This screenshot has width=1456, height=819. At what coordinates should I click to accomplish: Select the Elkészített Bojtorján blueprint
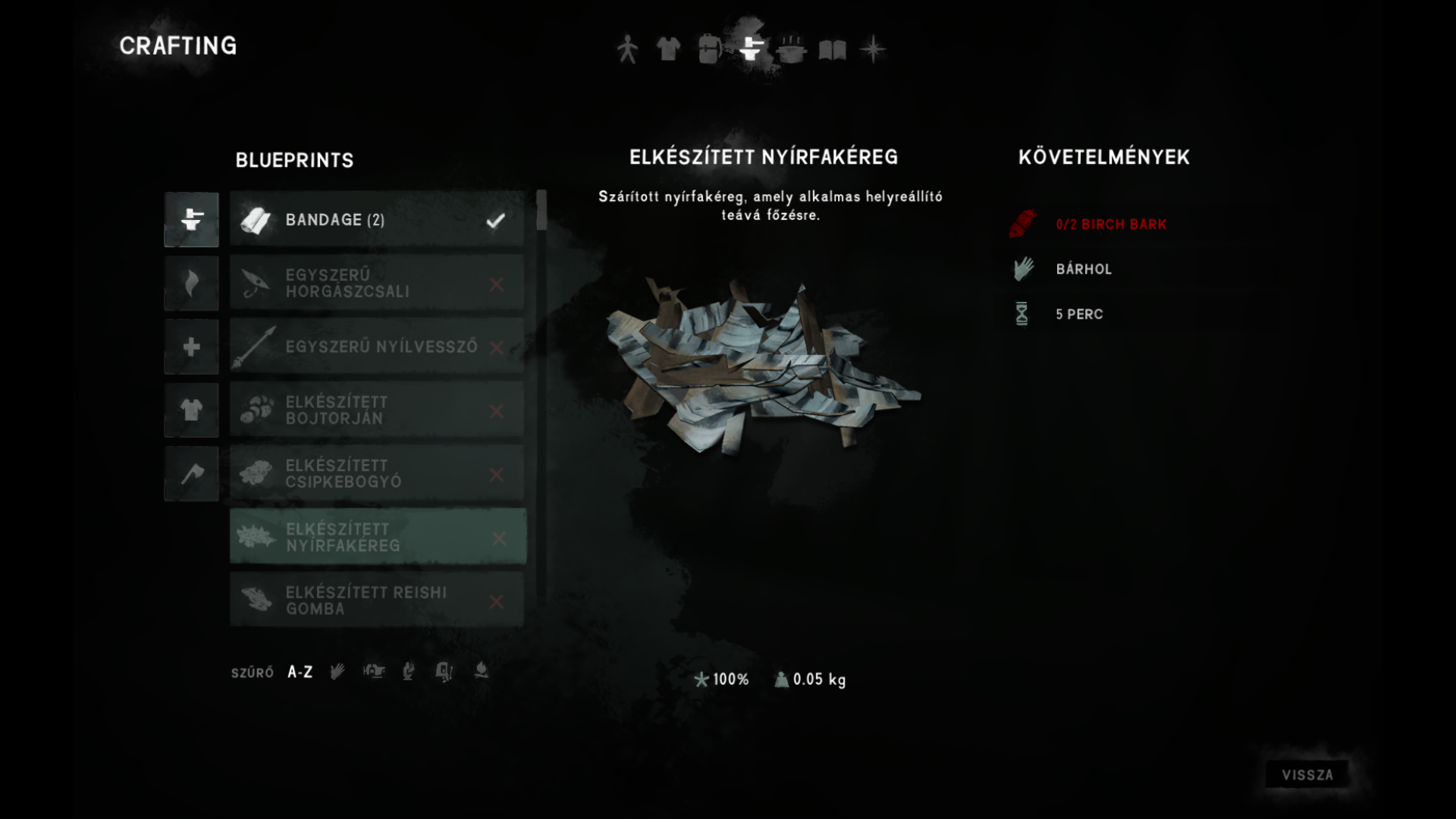[x=377, y=410]
